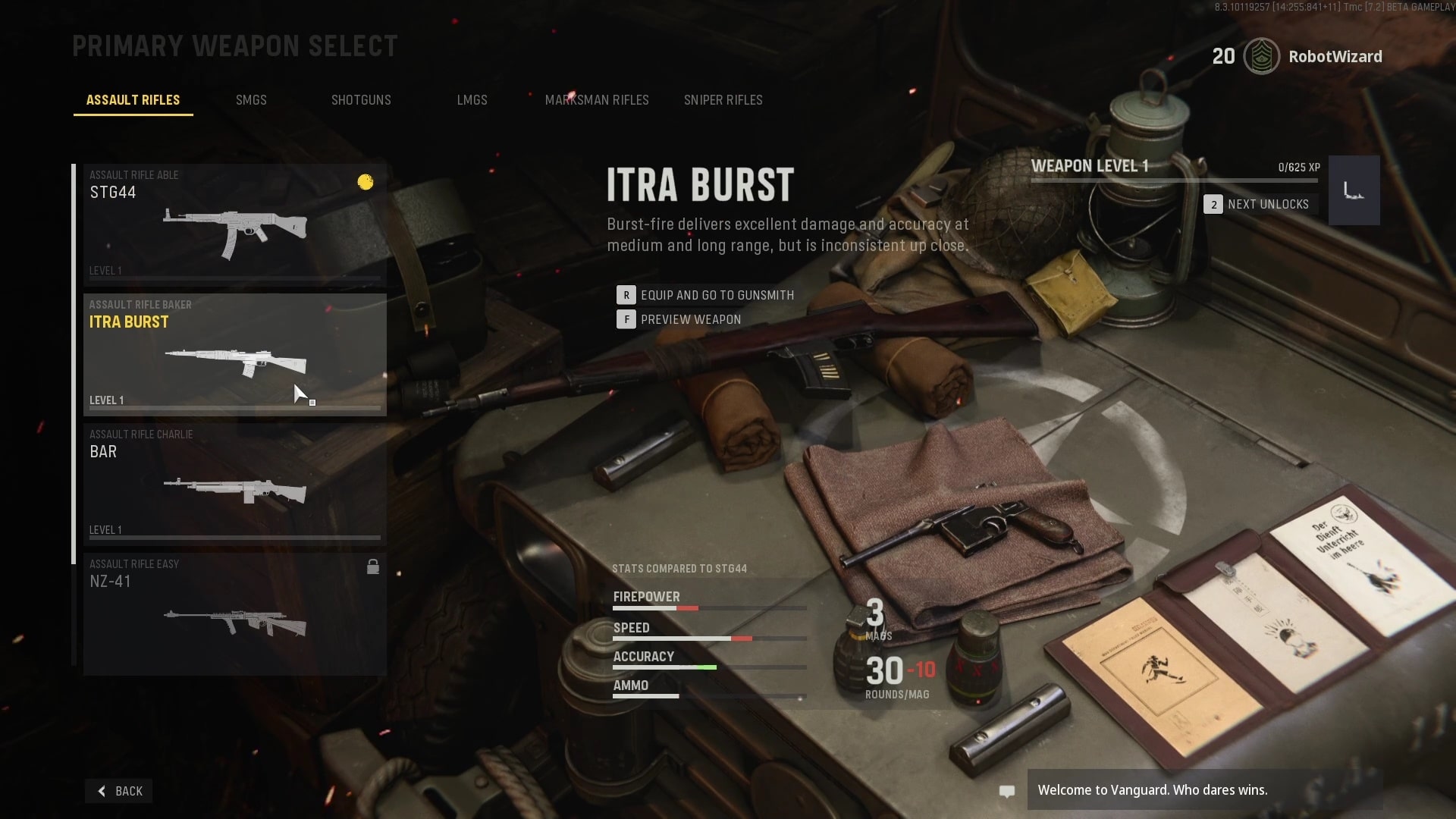Screen dimensions: 1456x819
Task: Show the Shotguns category
Action: pyautogui.click(x=361, y=100)
